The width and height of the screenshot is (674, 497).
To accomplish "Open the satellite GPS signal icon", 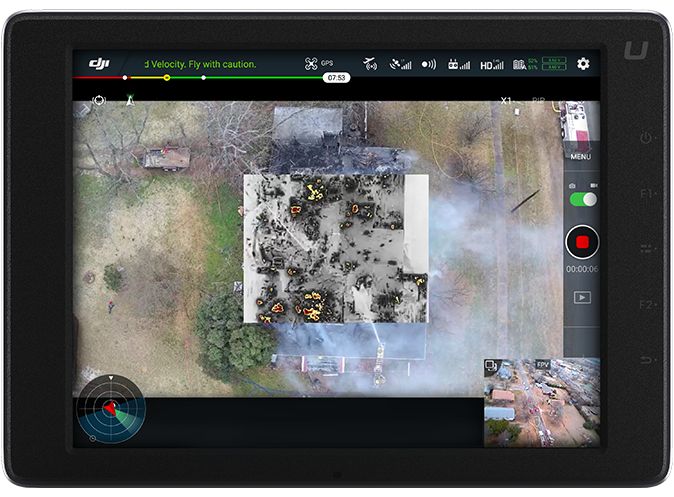I will (x=400, y=64).
